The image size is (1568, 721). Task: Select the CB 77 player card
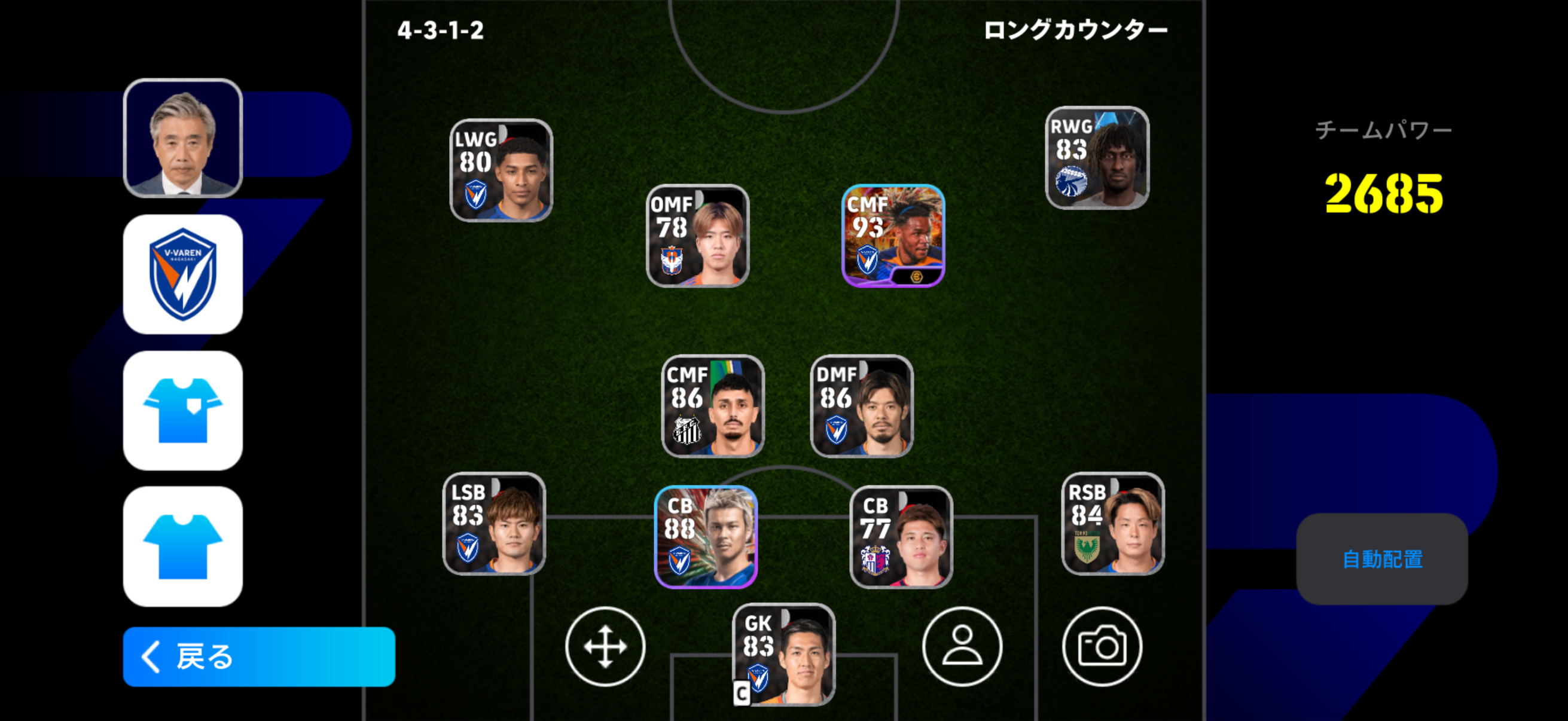pos(901,537)
